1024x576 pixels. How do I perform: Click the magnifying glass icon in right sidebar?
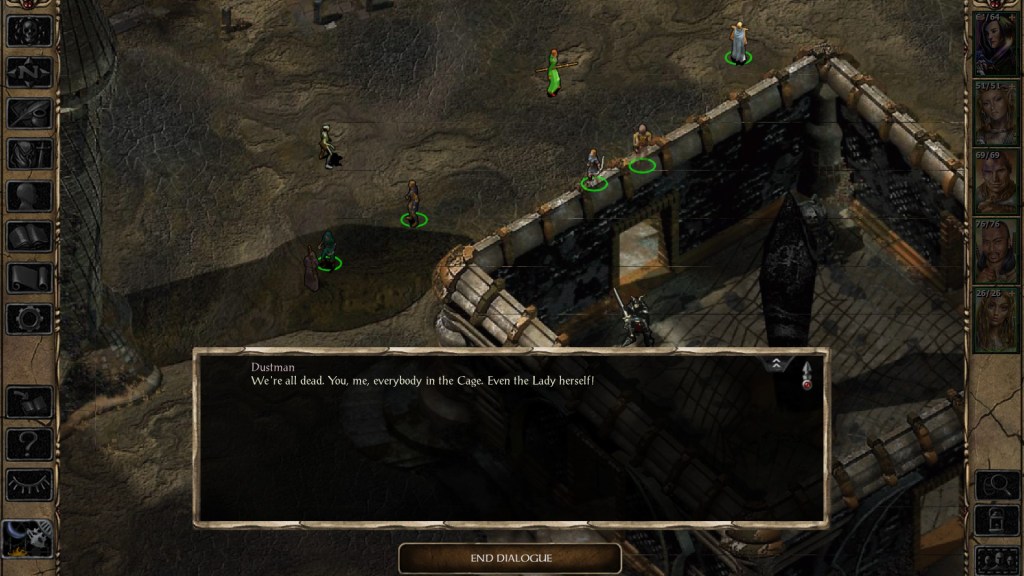point(996,485)
